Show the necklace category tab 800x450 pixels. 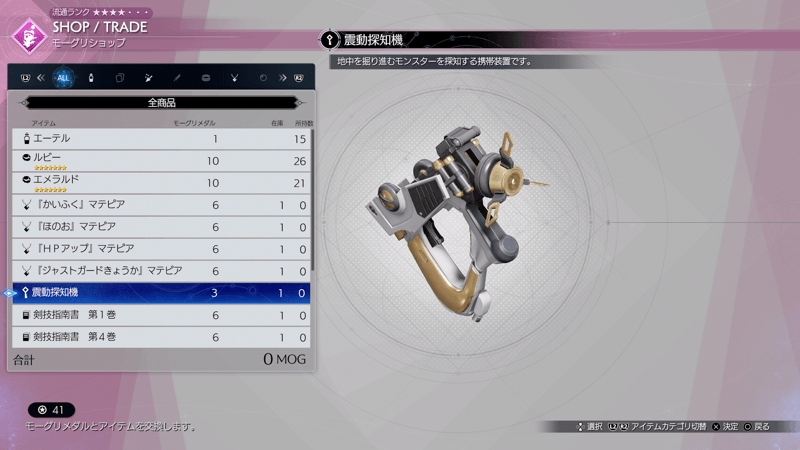coord(234,77)
